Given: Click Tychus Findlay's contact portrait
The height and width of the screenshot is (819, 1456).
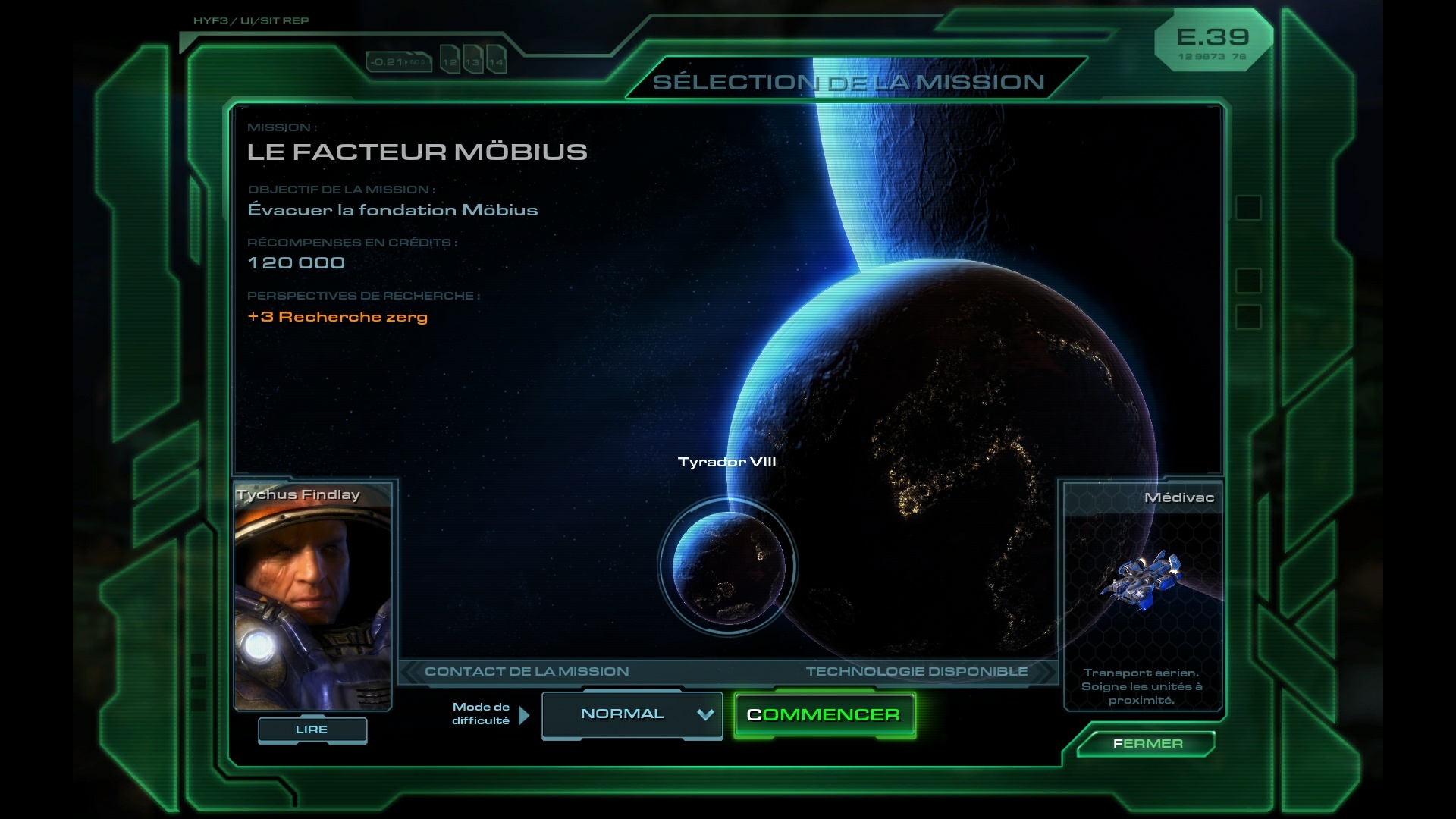Looking at the screenshot, I should click(x=312, y=596).
